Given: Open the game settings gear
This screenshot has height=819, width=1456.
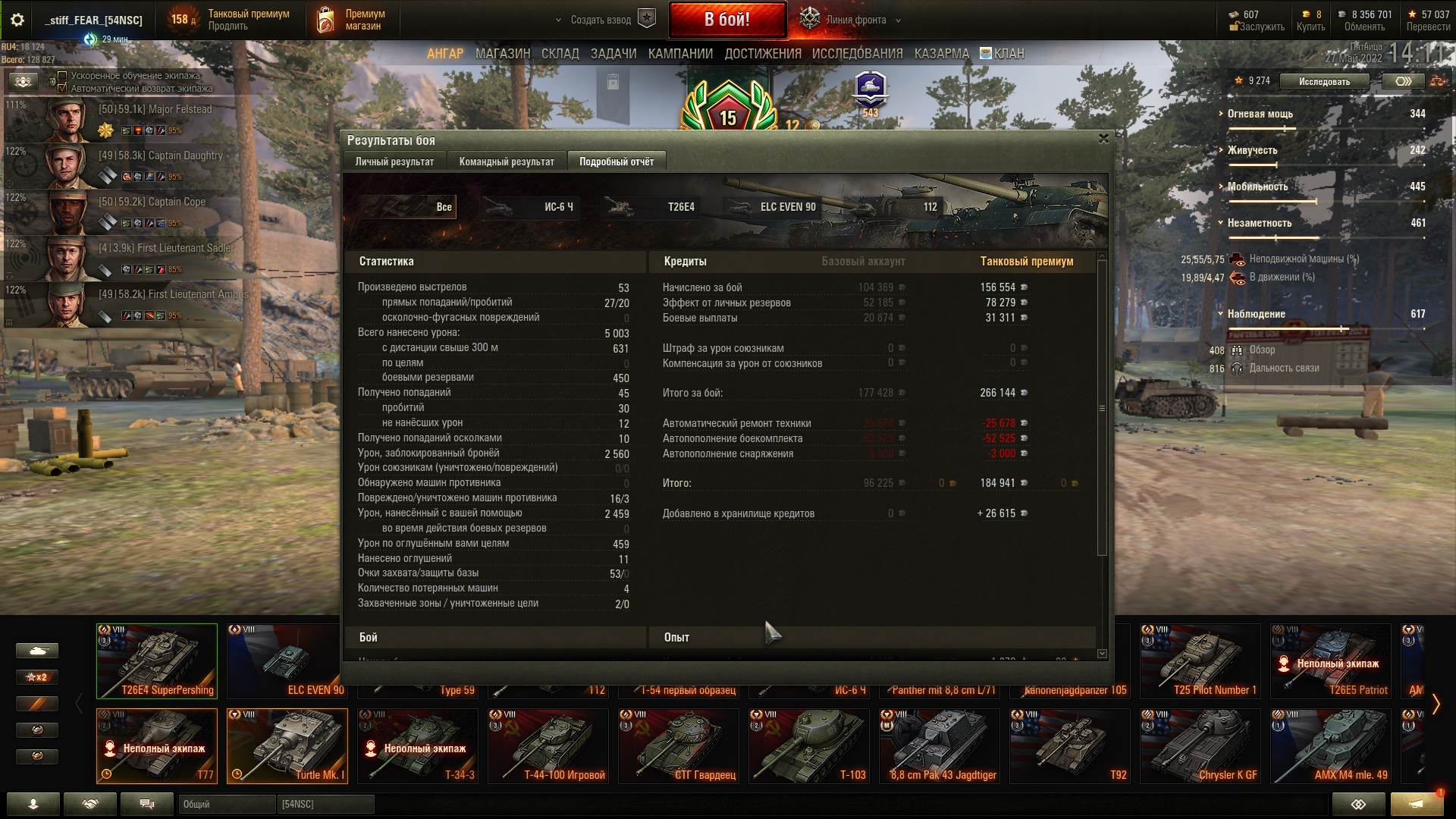Looking at the screenshot, I should point(17,20).
